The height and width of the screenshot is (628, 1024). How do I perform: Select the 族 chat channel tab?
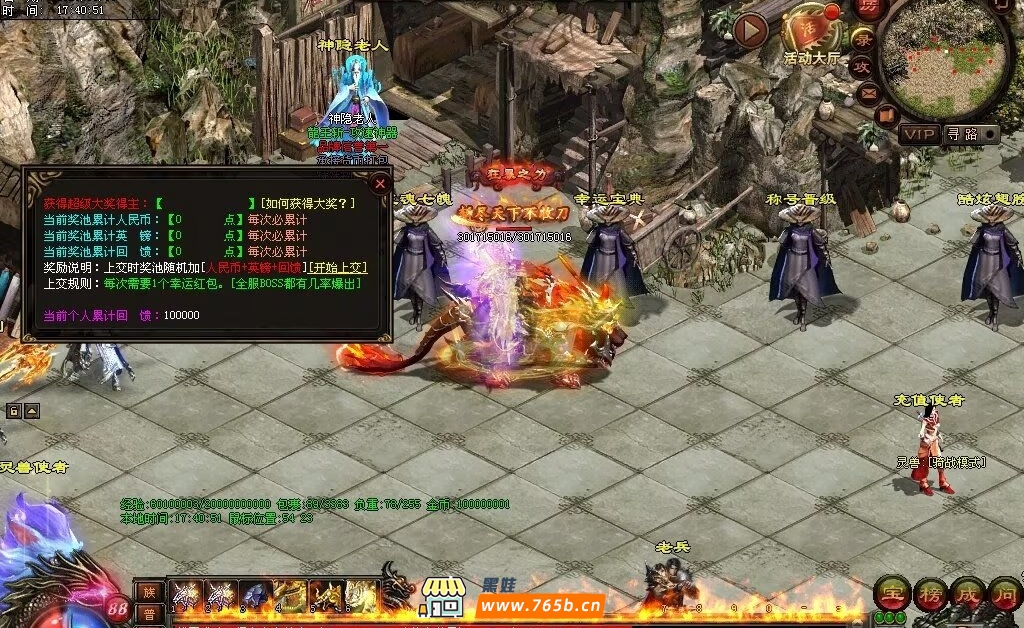pyautogui.click(x=149, y=591)
